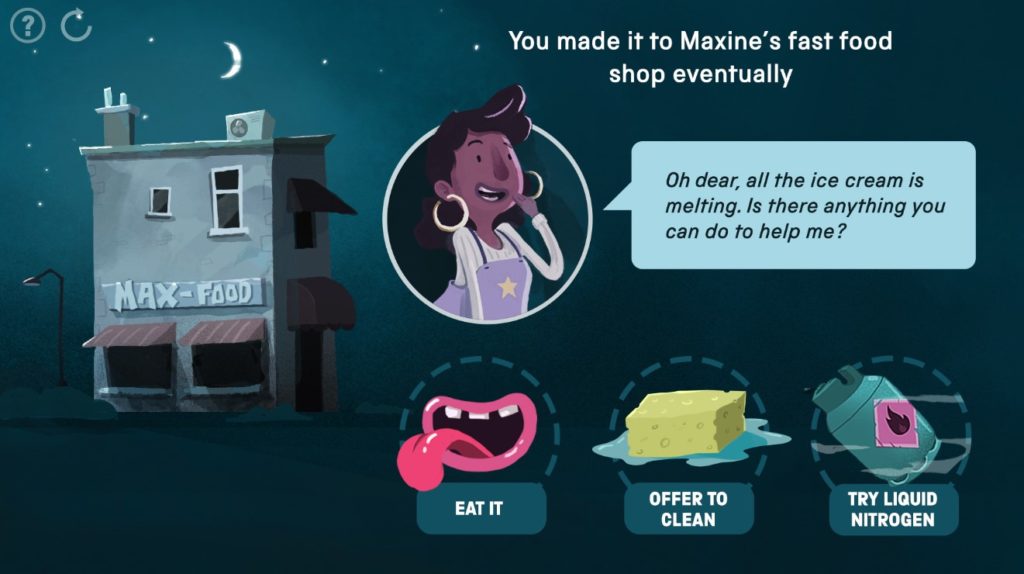Select the Offer to Clean choice
1024x574 pixels.
coord(688,509)
